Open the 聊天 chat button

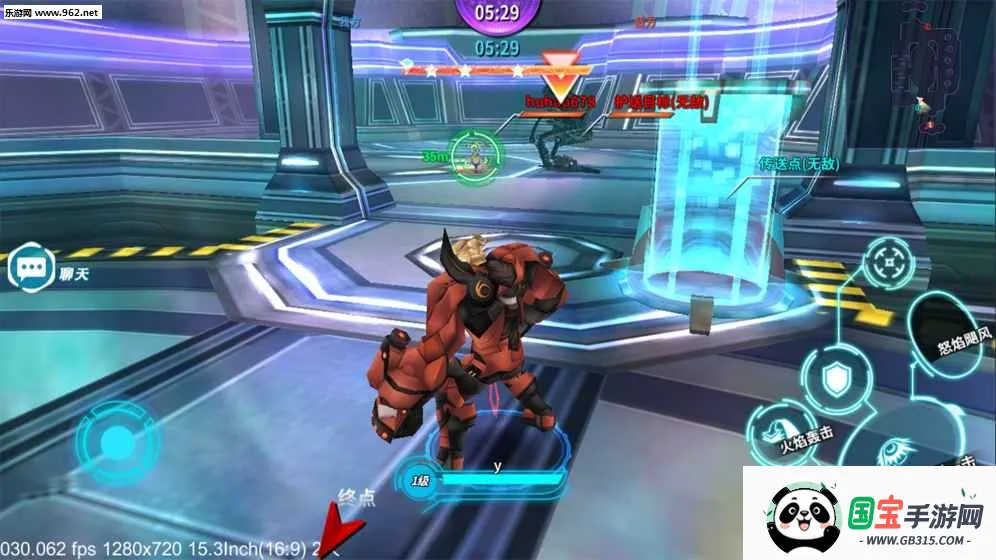pos(29,269)
